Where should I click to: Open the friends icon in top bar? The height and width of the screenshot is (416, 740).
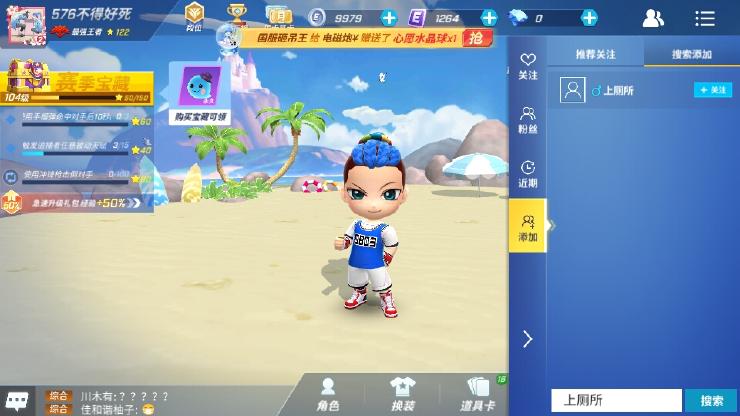(x=653, y=18)
